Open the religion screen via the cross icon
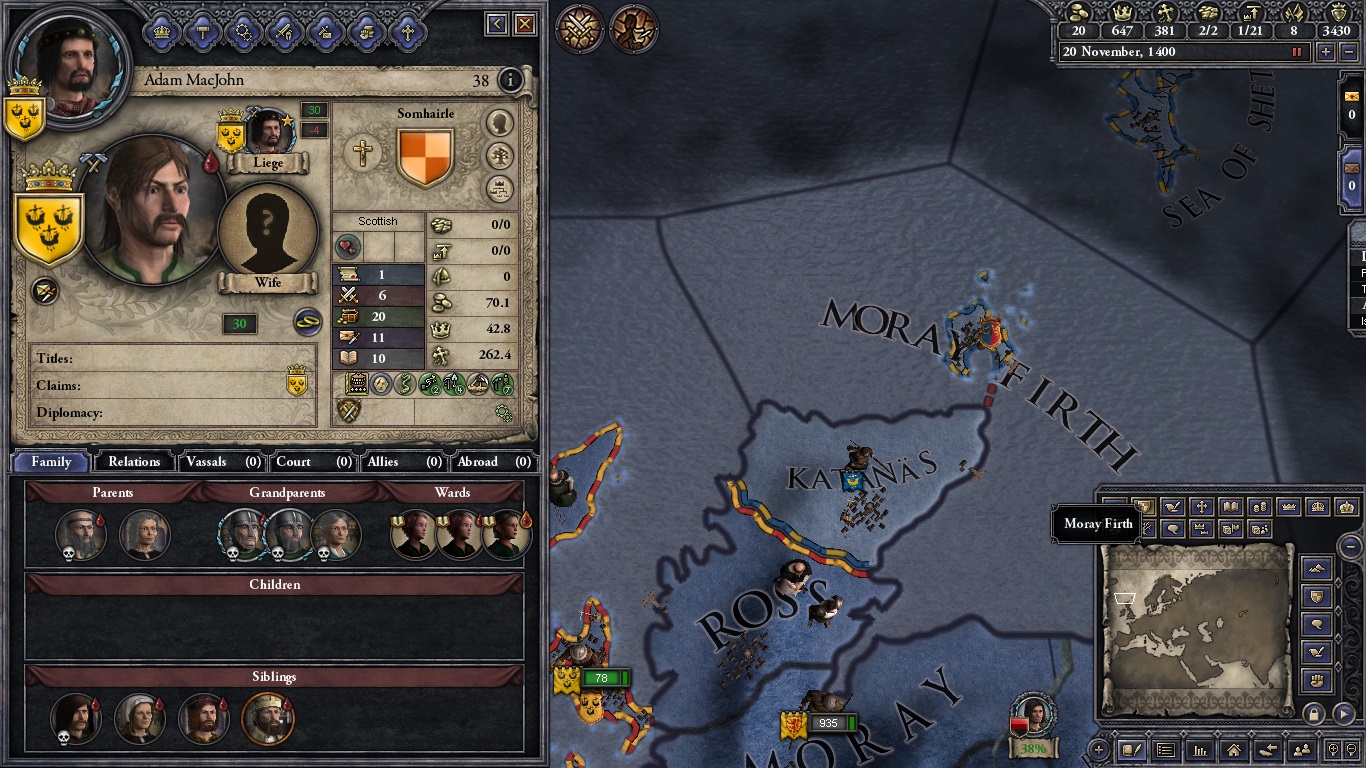This screenshot has height=768, width=1366. pyautogui.click(x=407, y=31)
